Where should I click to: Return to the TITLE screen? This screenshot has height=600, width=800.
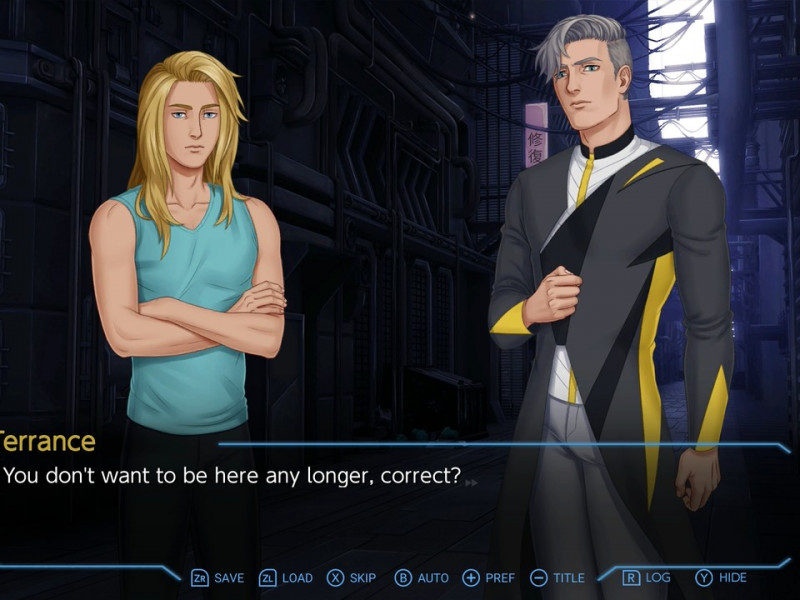point(557,578)
